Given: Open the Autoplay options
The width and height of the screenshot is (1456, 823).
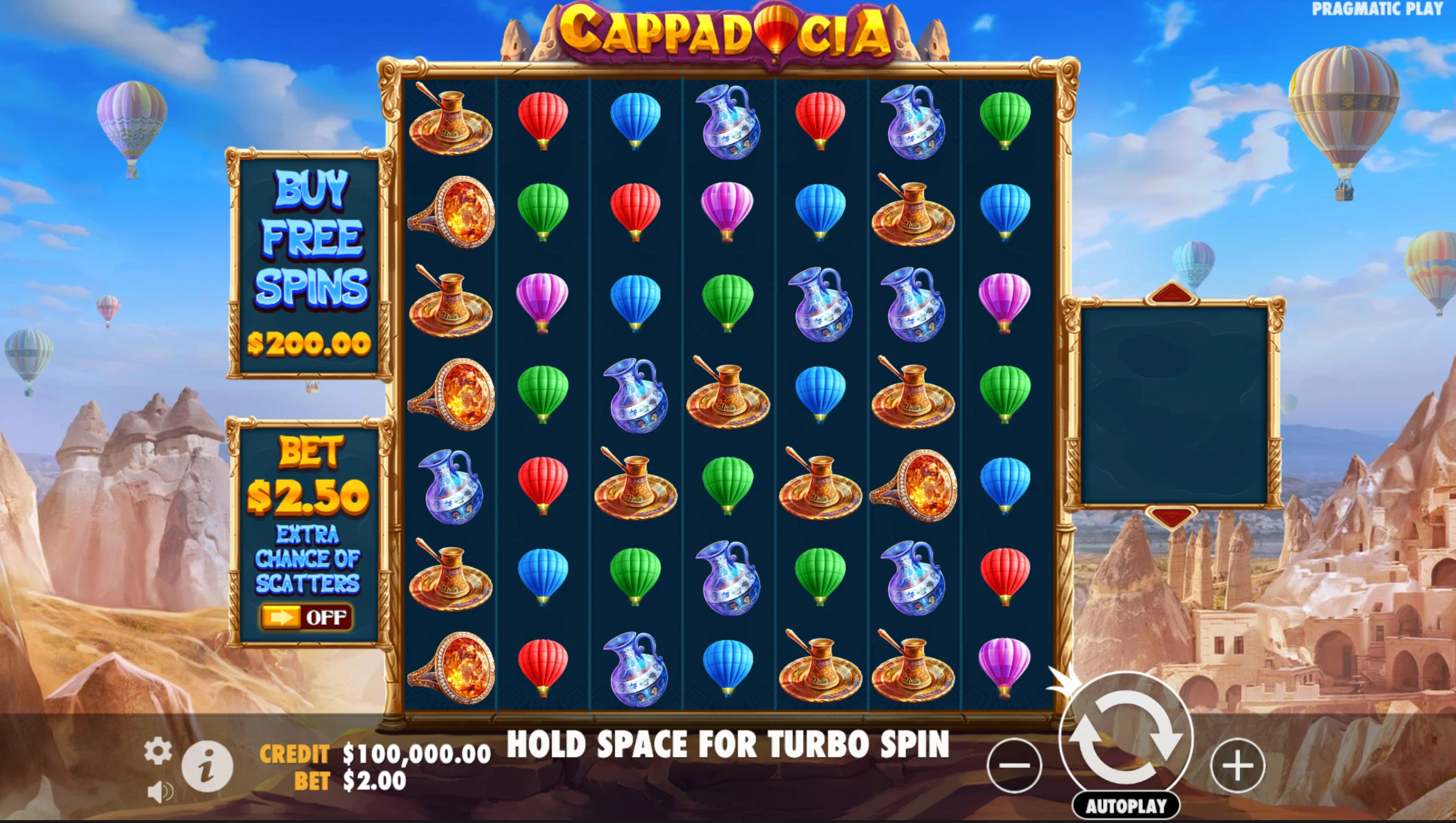Looking at the screenshot, I should (x=1126, y=806).
